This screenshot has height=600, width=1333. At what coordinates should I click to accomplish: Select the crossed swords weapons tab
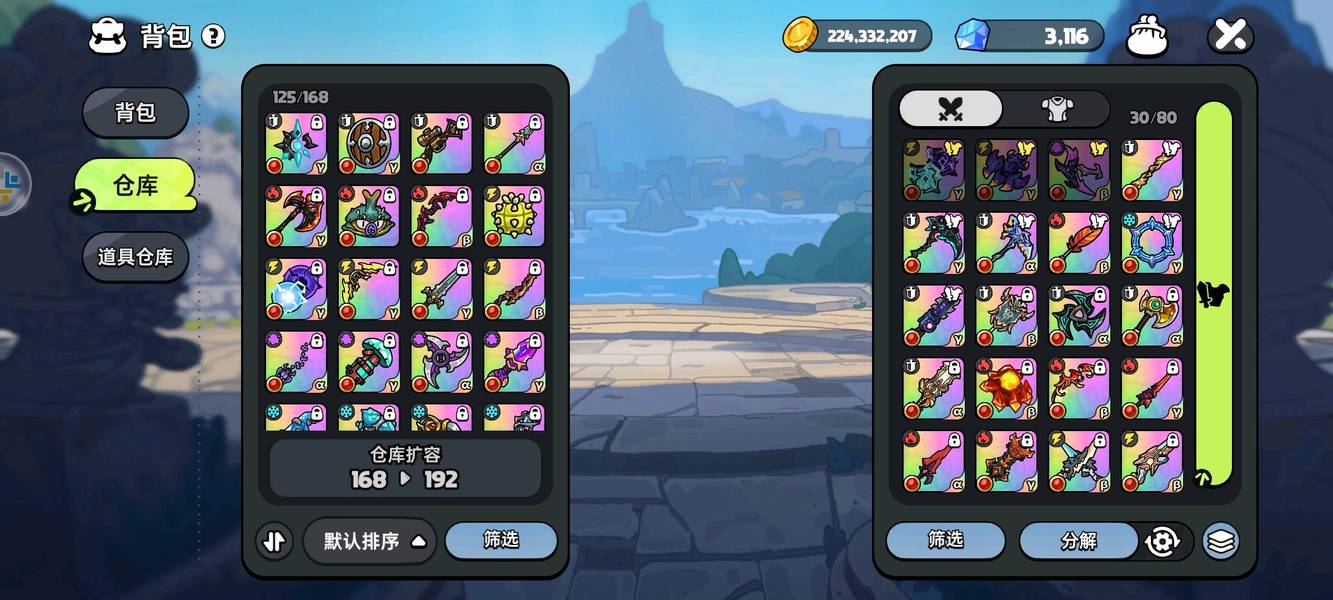[950, 109]
